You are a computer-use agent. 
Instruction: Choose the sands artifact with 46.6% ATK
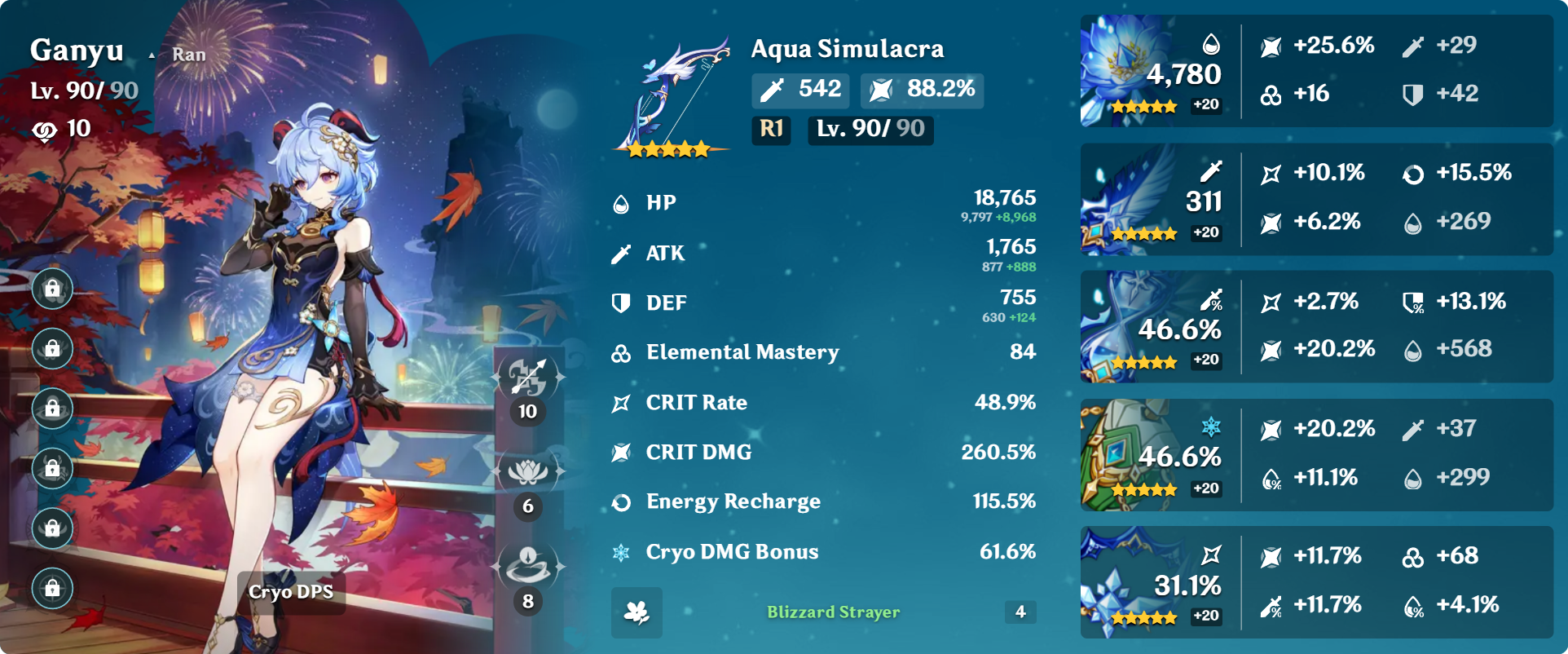tap(1125, 326)
